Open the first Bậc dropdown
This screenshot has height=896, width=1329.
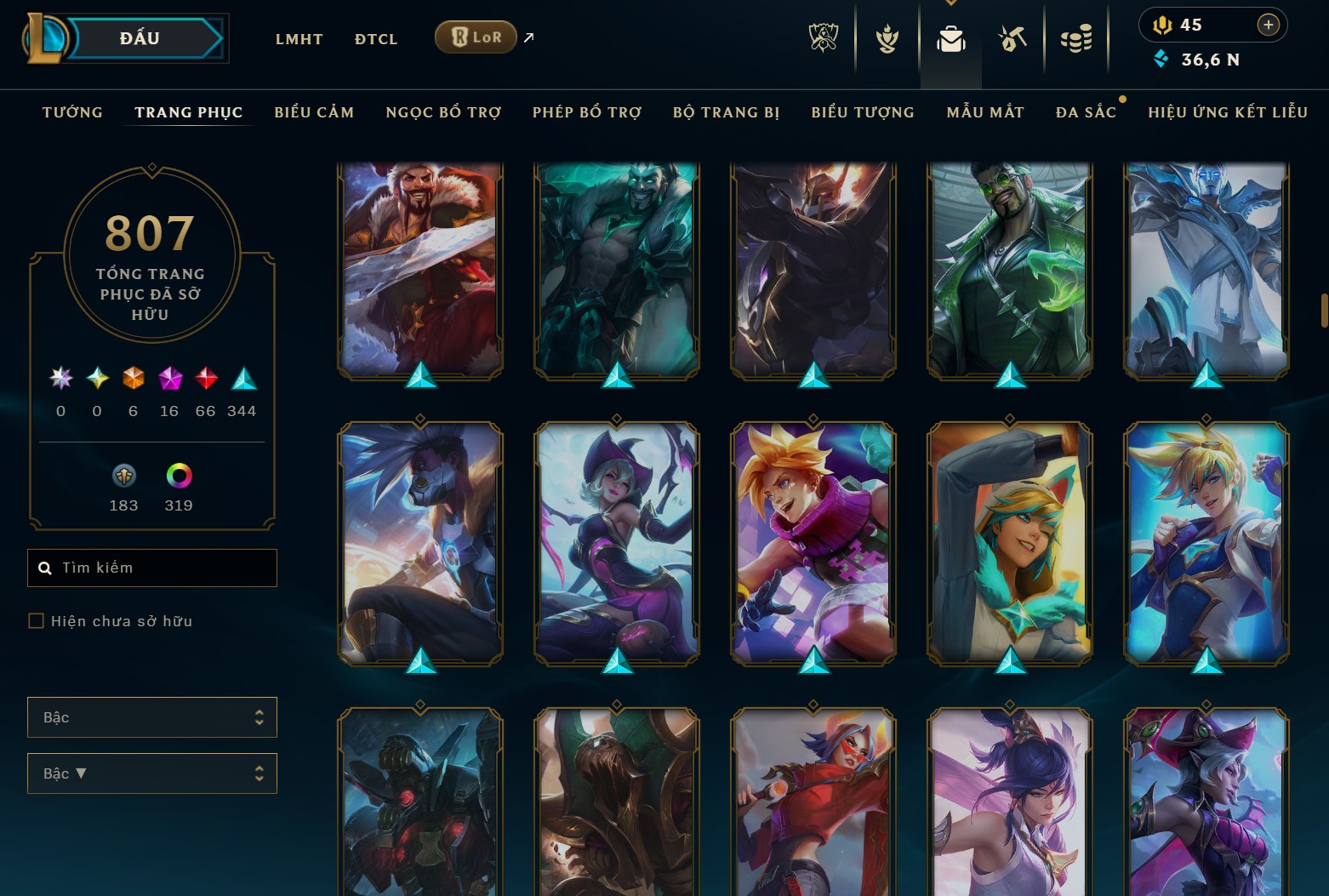[x=152, y=717]
